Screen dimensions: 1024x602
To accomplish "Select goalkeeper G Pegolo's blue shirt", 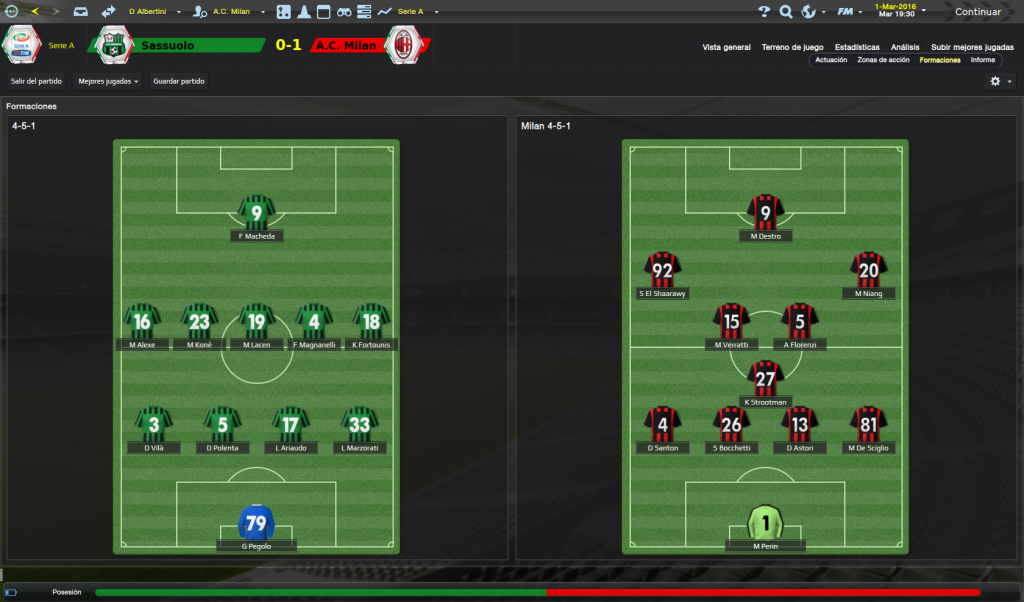I will [x=257, y=523].
